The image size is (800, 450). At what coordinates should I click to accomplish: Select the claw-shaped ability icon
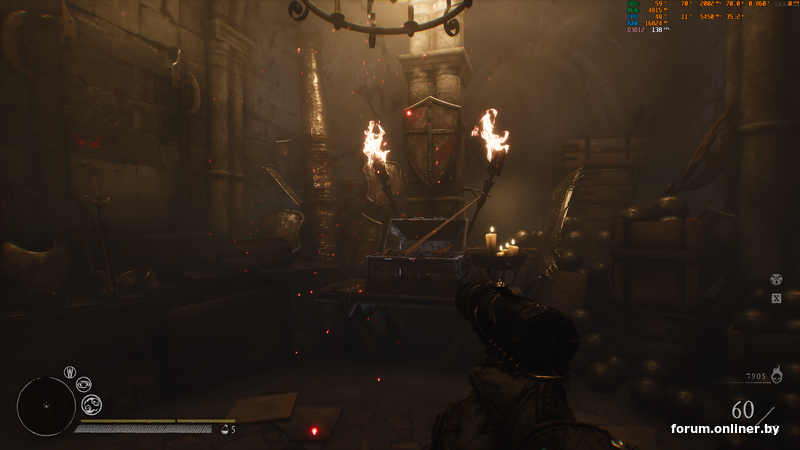tap(70, 372)
